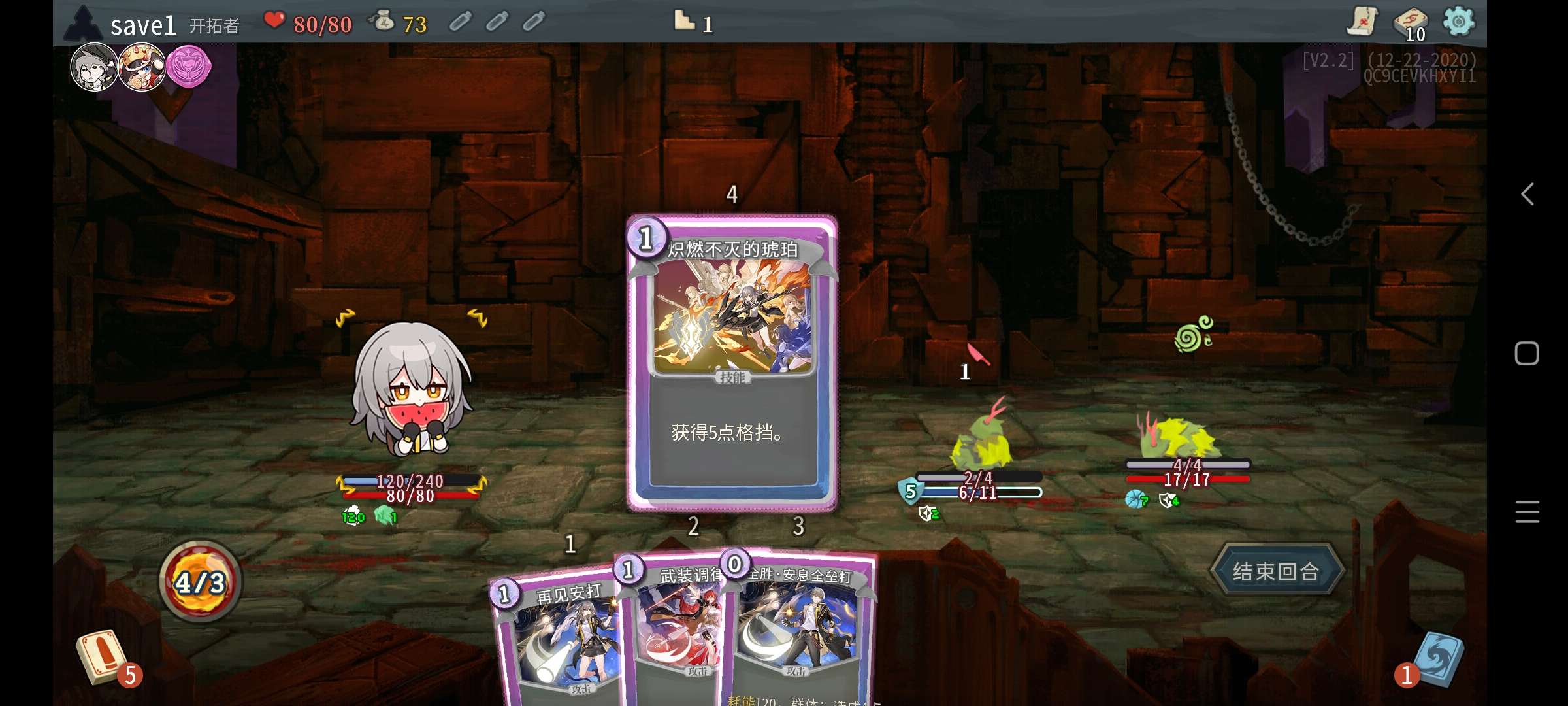Select the crowned character portrait avatar
Image resolution: width=1568 pixels, height=706 pixels.
[142, 65]
